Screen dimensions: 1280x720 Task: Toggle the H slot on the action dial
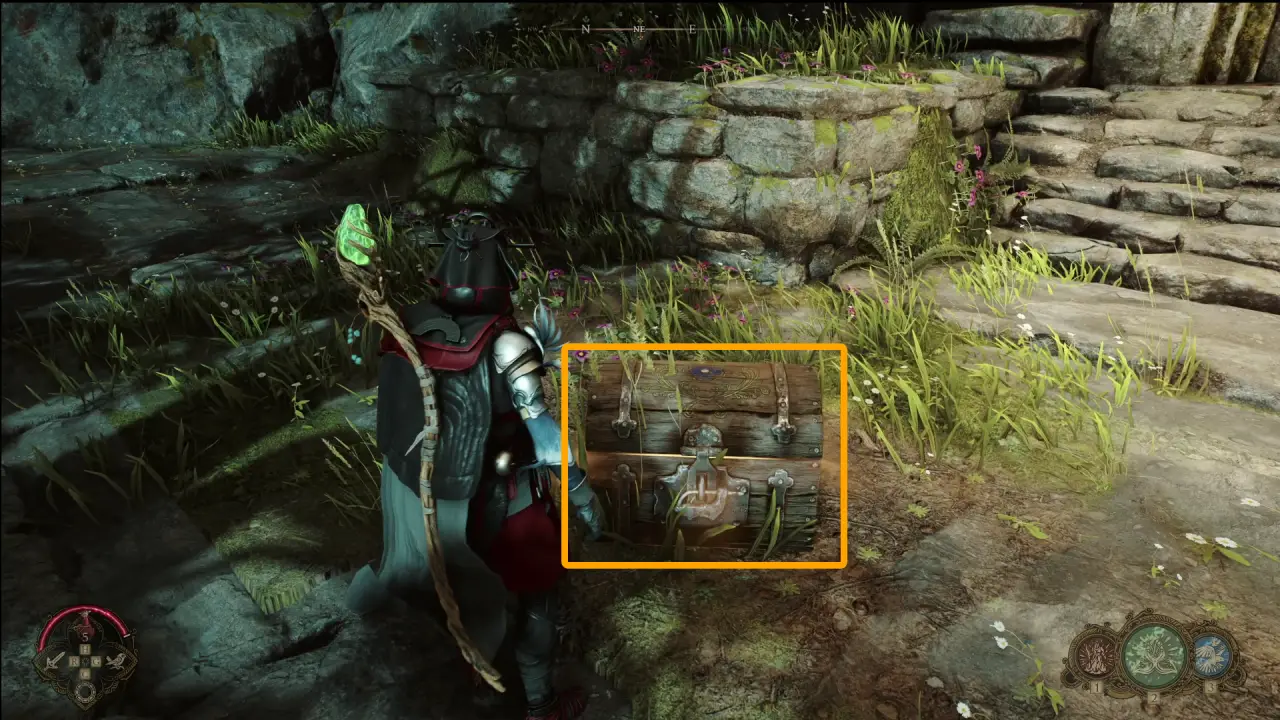pos(84,648)
